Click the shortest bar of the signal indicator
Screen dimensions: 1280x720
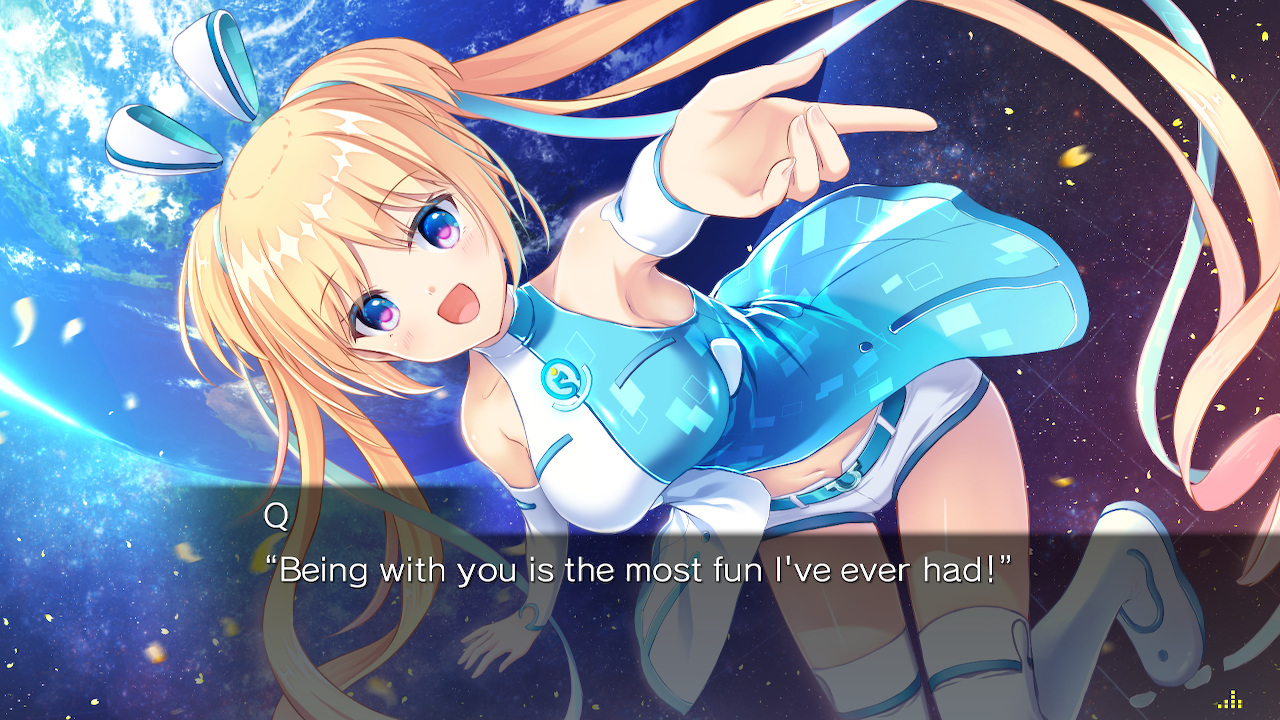click(x=1219, y=706)
